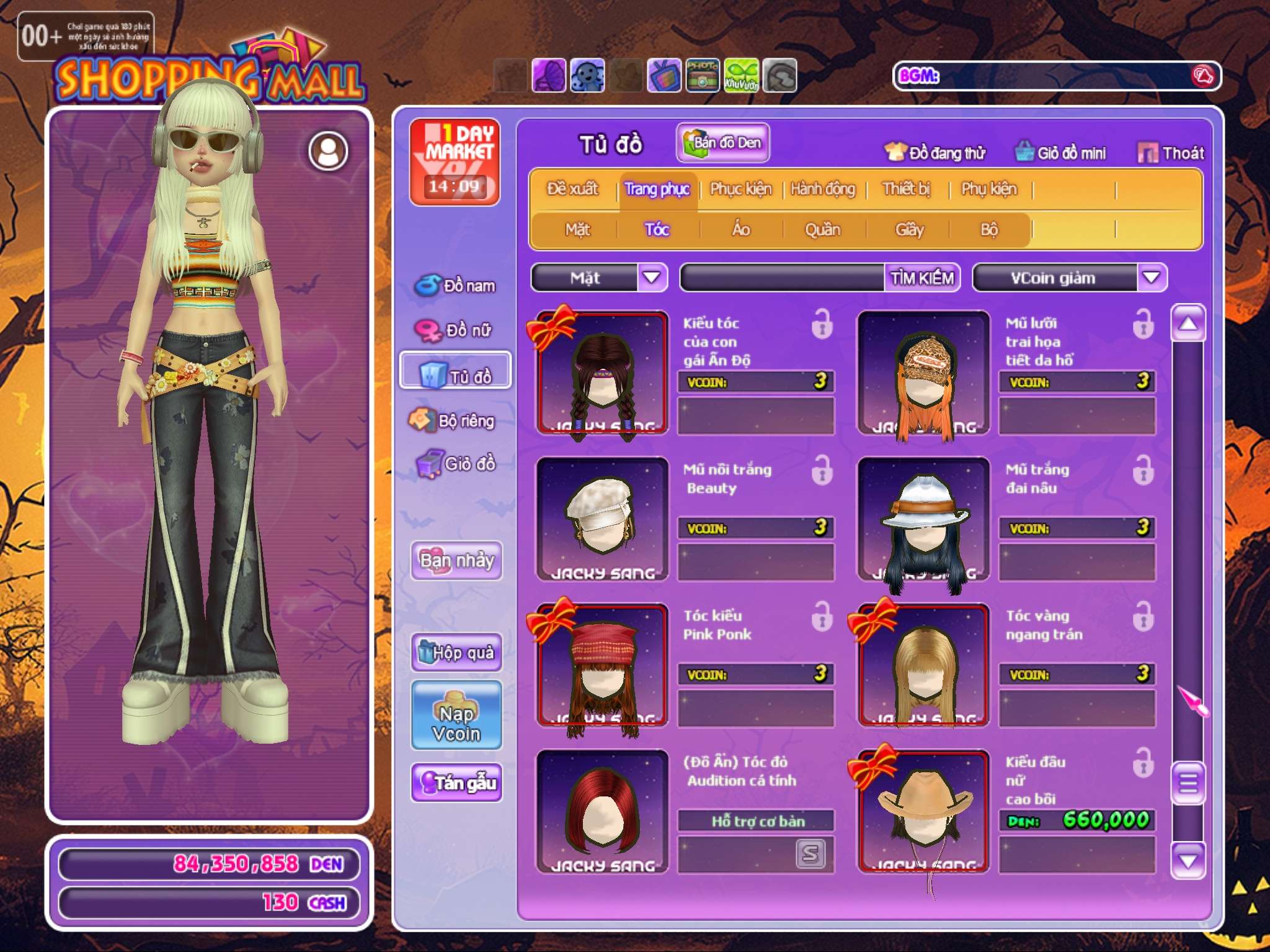Click the Nạp Vcoin button
The width and height of the screenshot is (1270, 952).
tap(456, 715)
